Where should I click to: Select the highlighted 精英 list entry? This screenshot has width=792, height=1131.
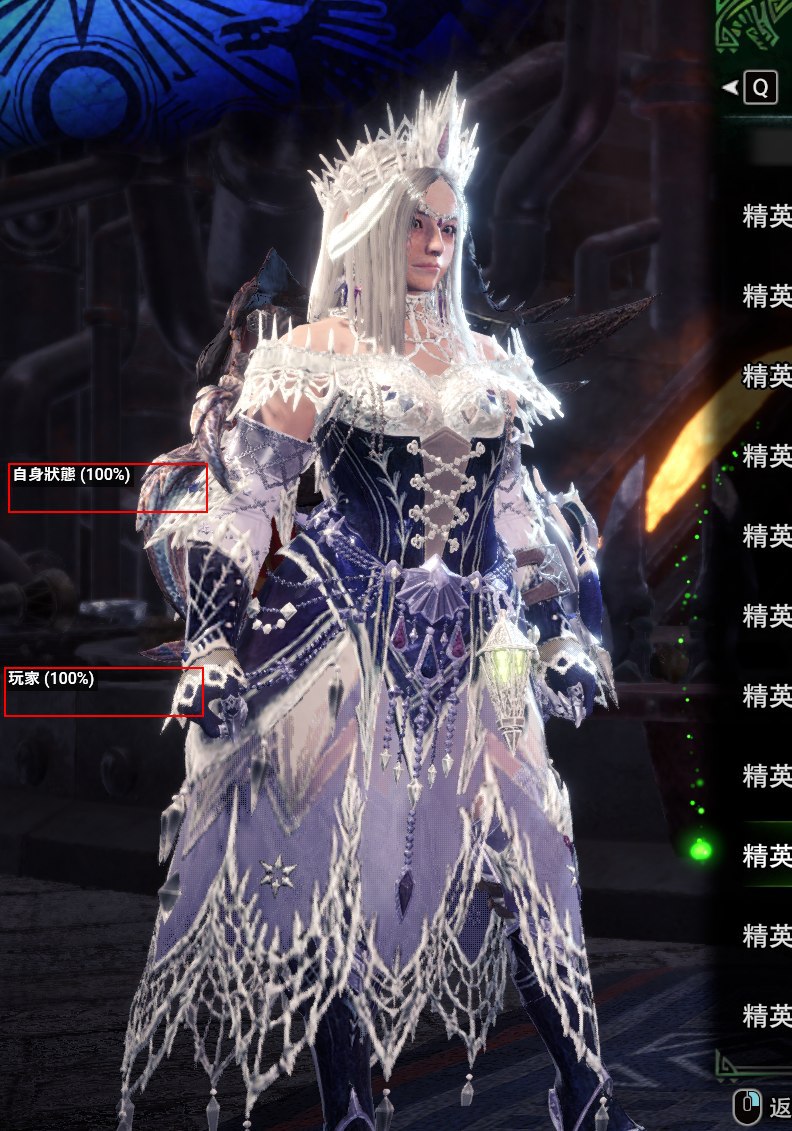[766, 855]
